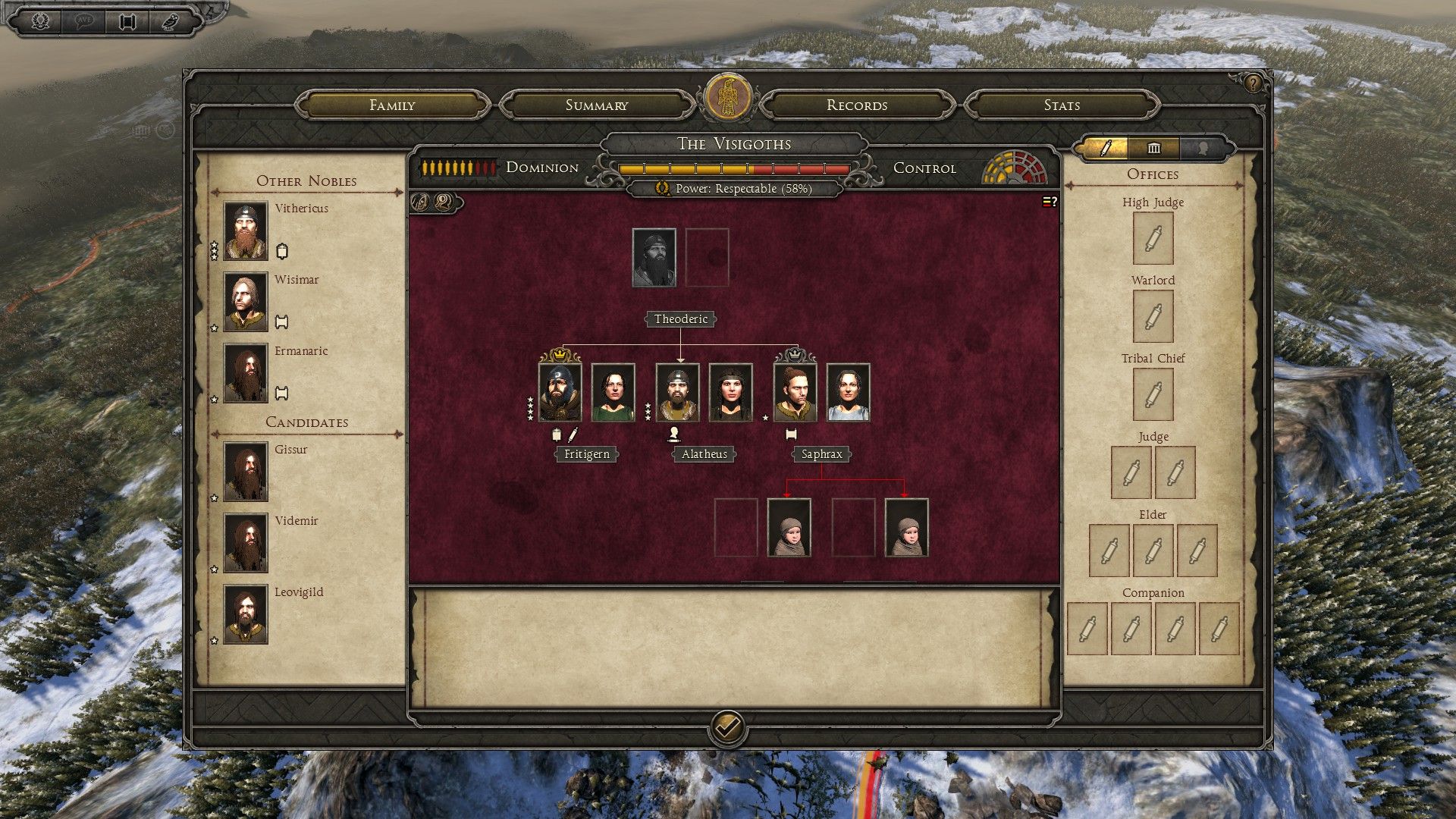This screenshot has height=819, width=1456.
Task: Select Saphrax in the family tree
Action: (795, 393)
